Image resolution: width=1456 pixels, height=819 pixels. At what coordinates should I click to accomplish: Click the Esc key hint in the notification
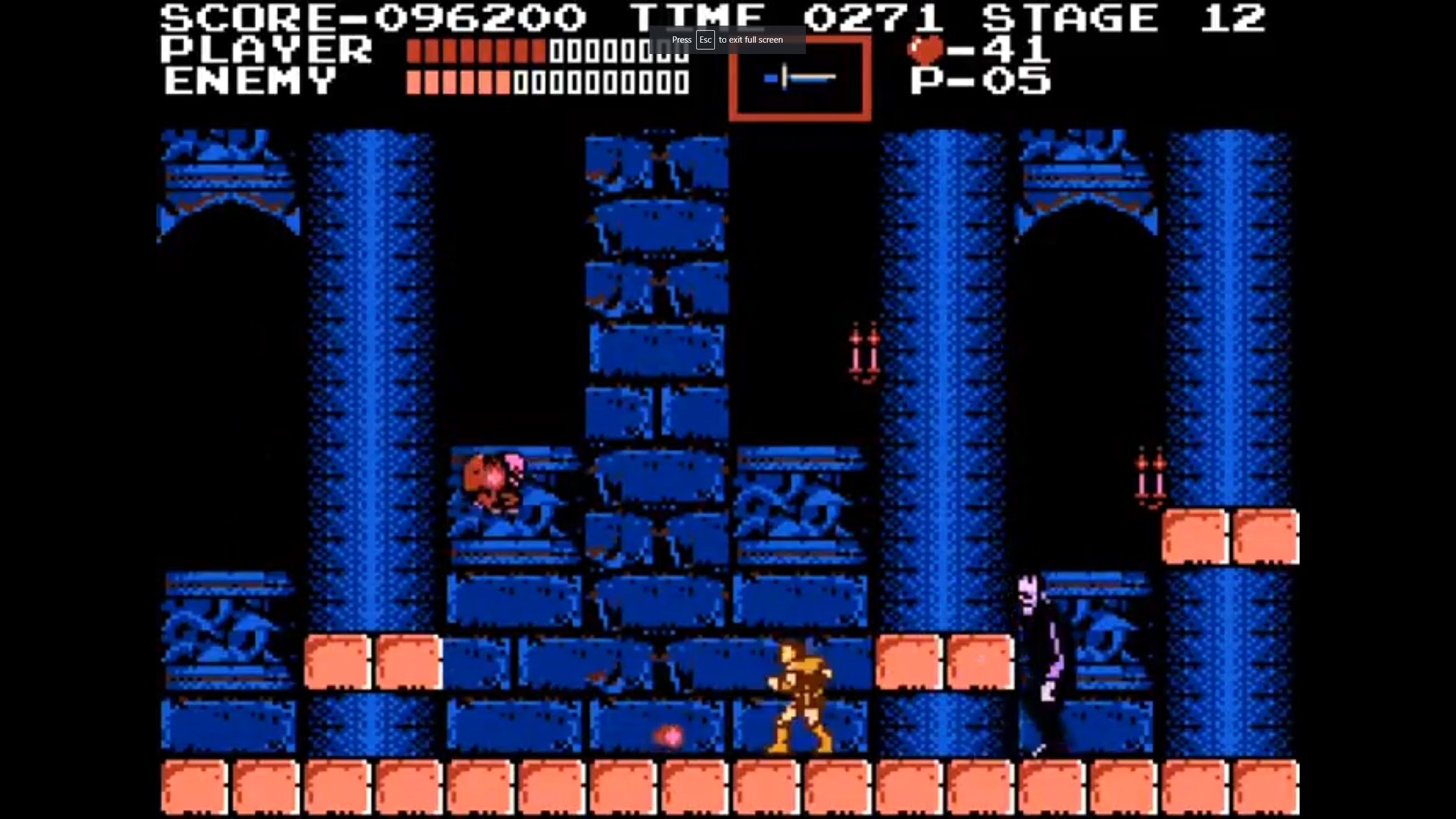click(706, 40)
